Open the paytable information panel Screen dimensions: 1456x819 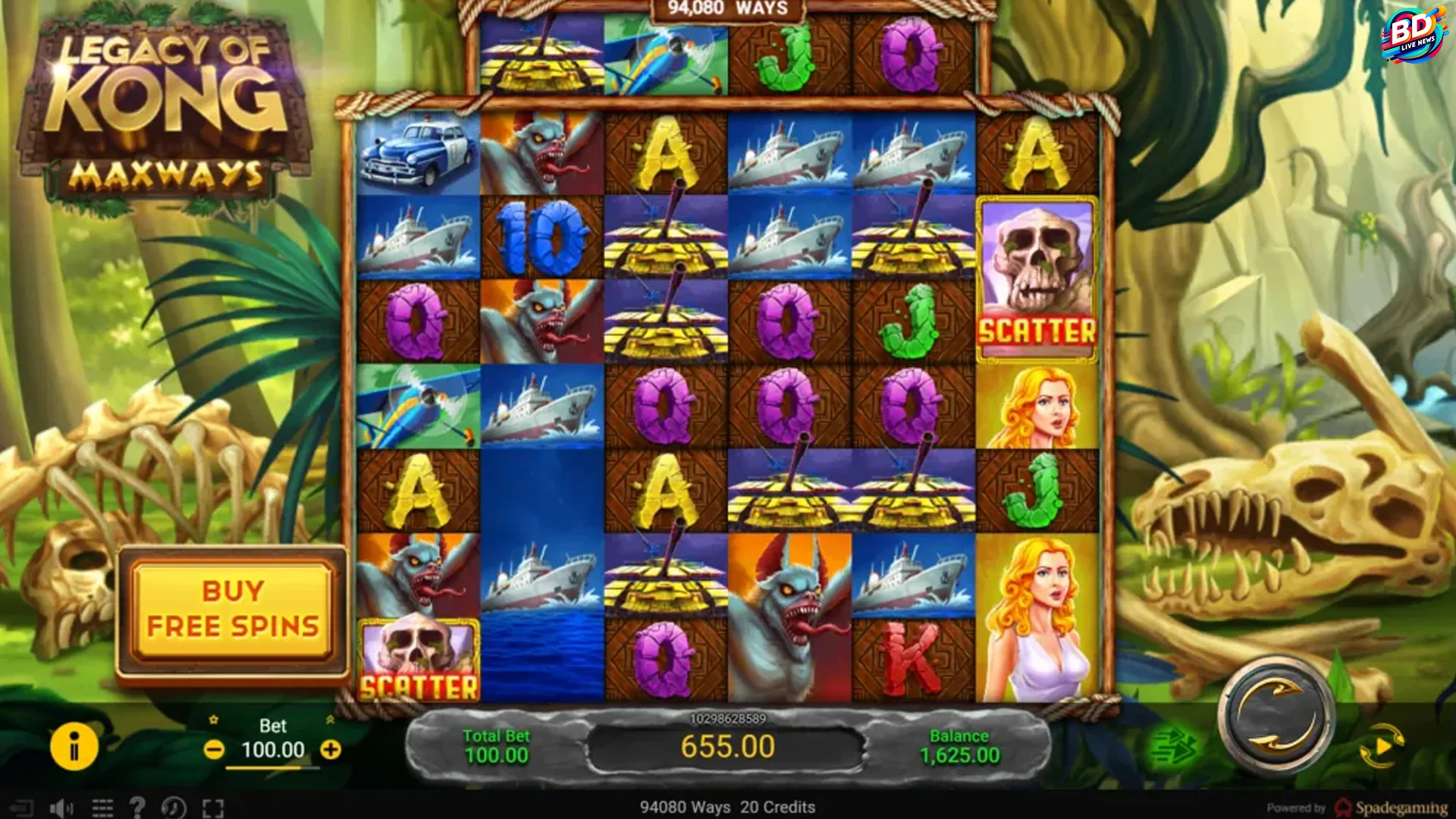(x=74, y=747)
